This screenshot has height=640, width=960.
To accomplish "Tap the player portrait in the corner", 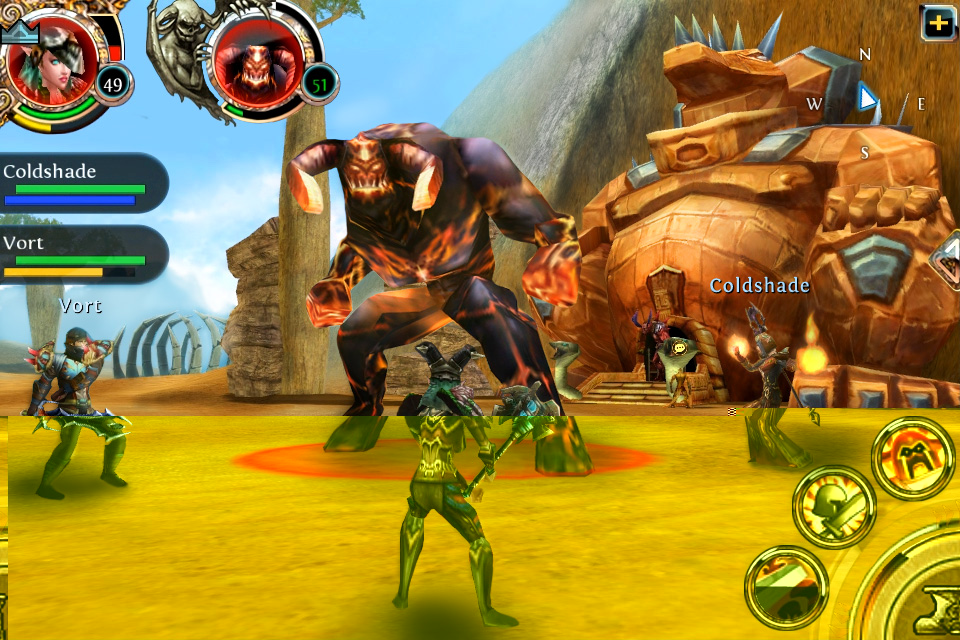I will pyautogui.click(x=48, y=57).
